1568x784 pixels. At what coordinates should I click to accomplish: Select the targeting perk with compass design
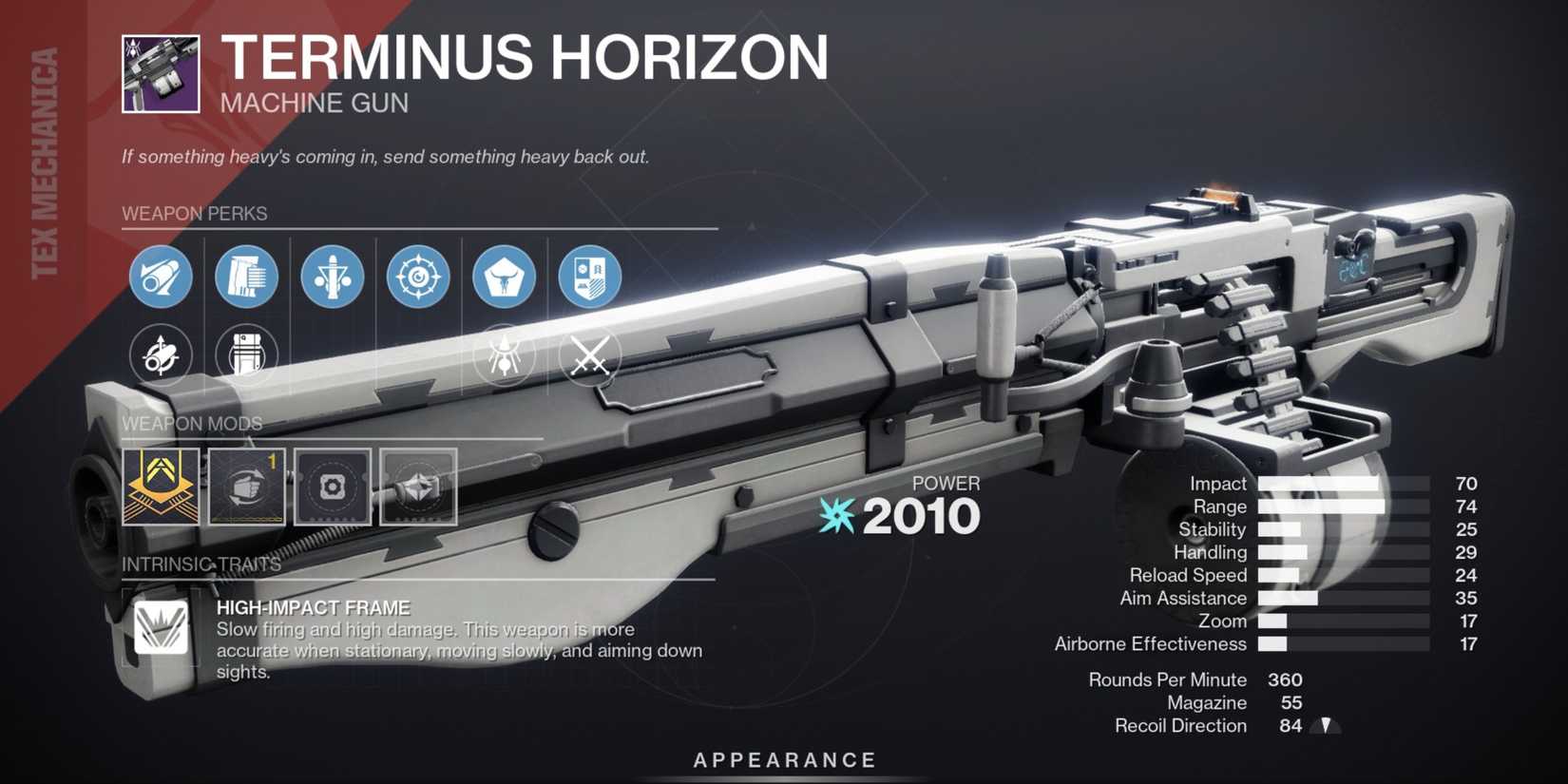click(418, 277)
